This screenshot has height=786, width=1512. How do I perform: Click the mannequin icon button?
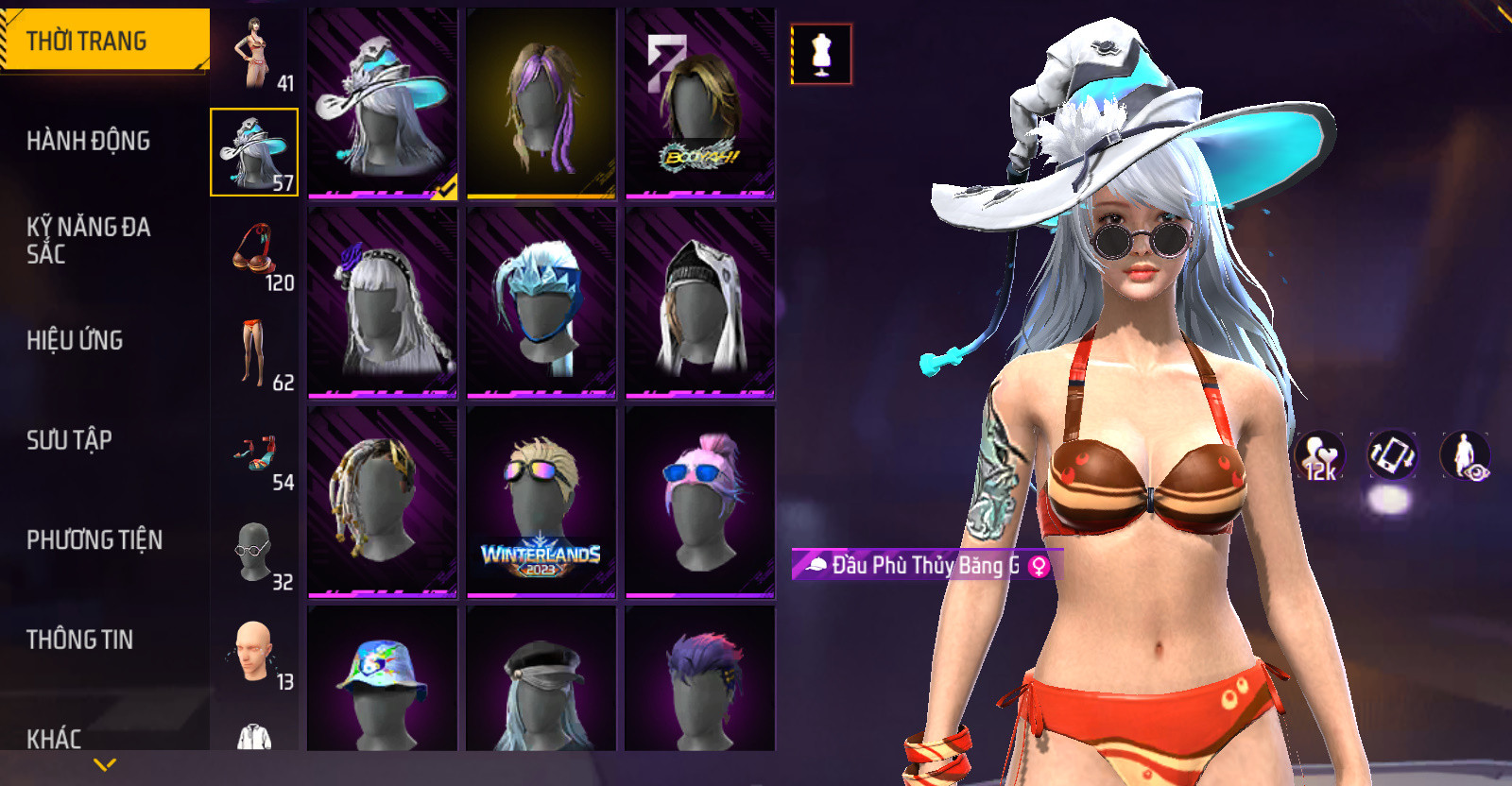821,54
